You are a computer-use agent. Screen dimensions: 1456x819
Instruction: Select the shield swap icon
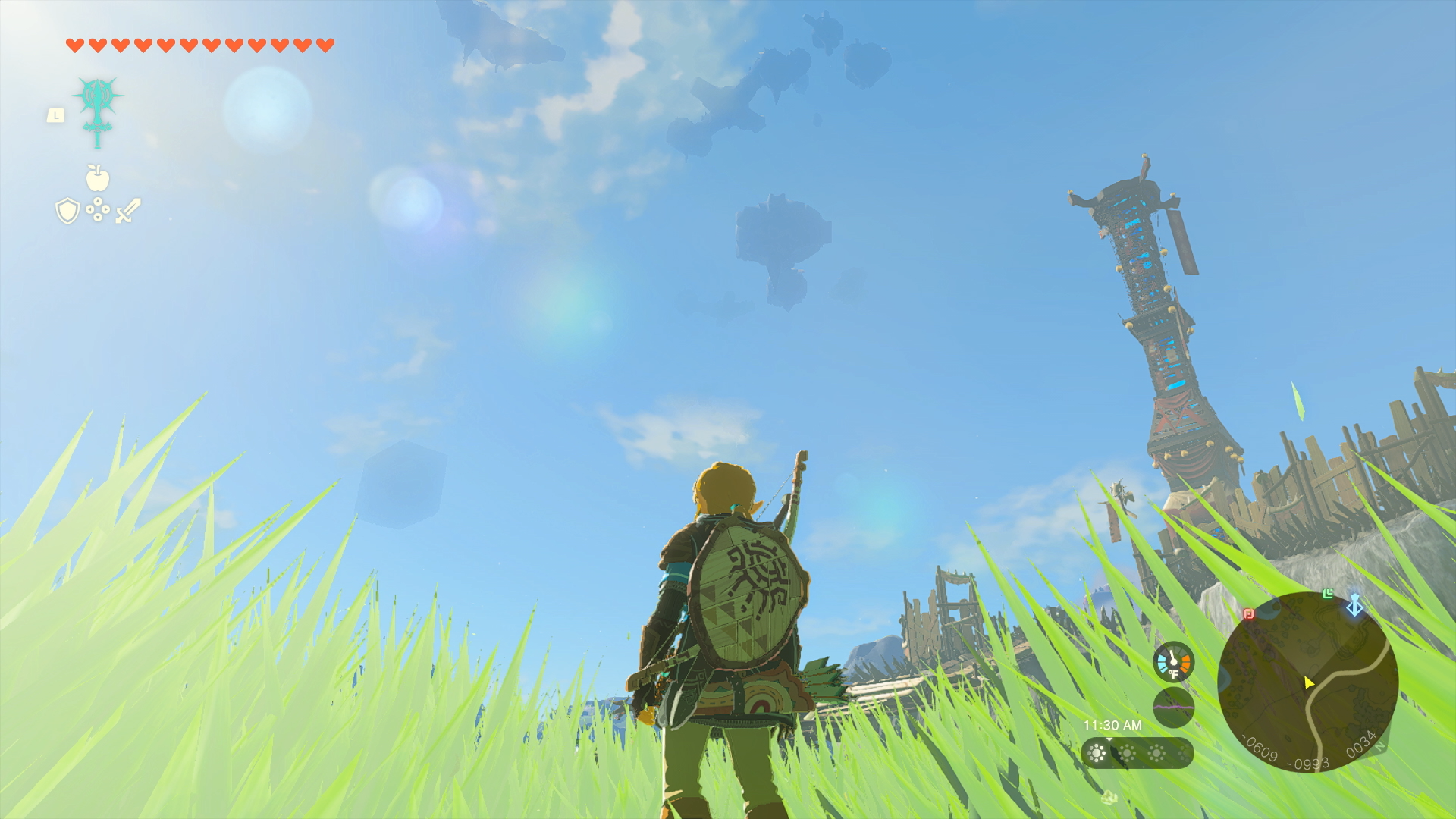coord(67,211)
